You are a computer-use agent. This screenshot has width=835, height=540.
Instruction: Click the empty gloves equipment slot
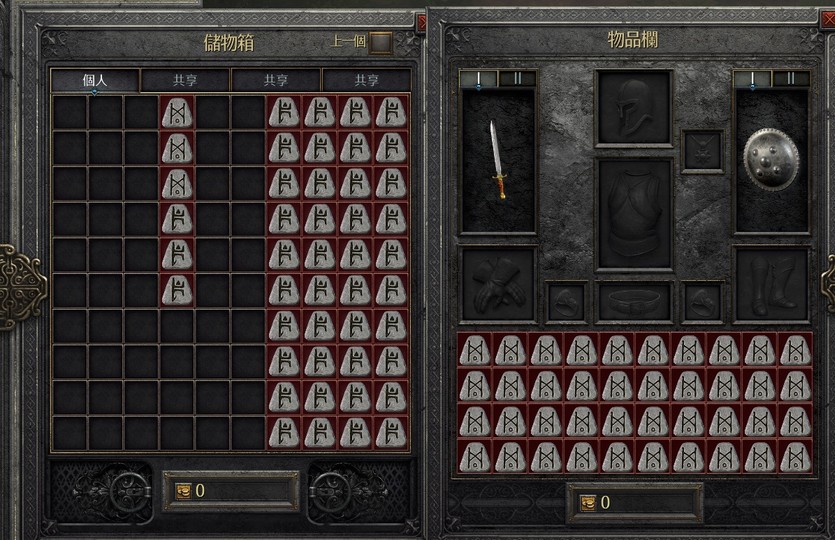click(498, 284)
